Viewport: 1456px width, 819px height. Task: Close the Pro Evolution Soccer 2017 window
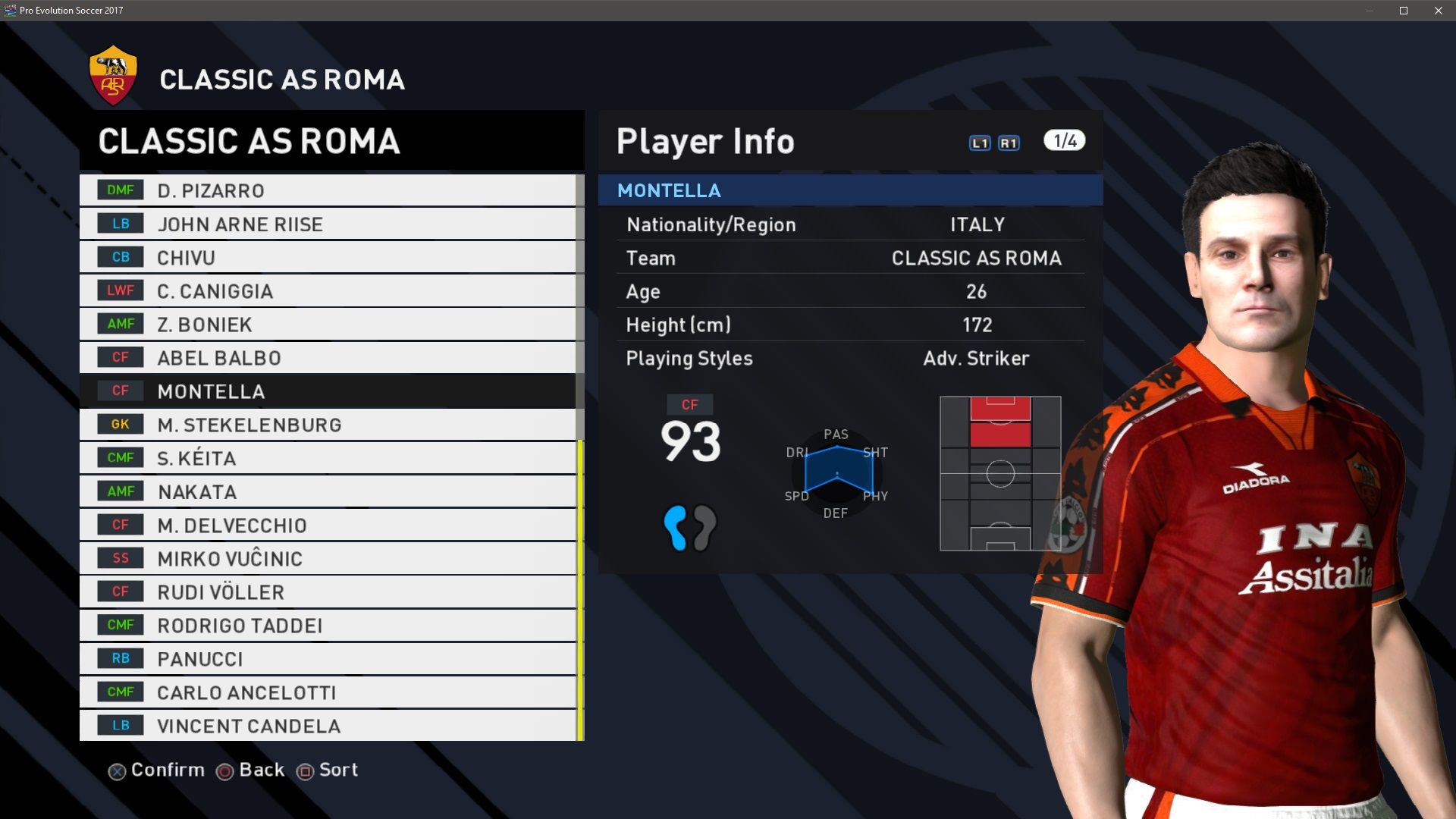[1439, 11]
